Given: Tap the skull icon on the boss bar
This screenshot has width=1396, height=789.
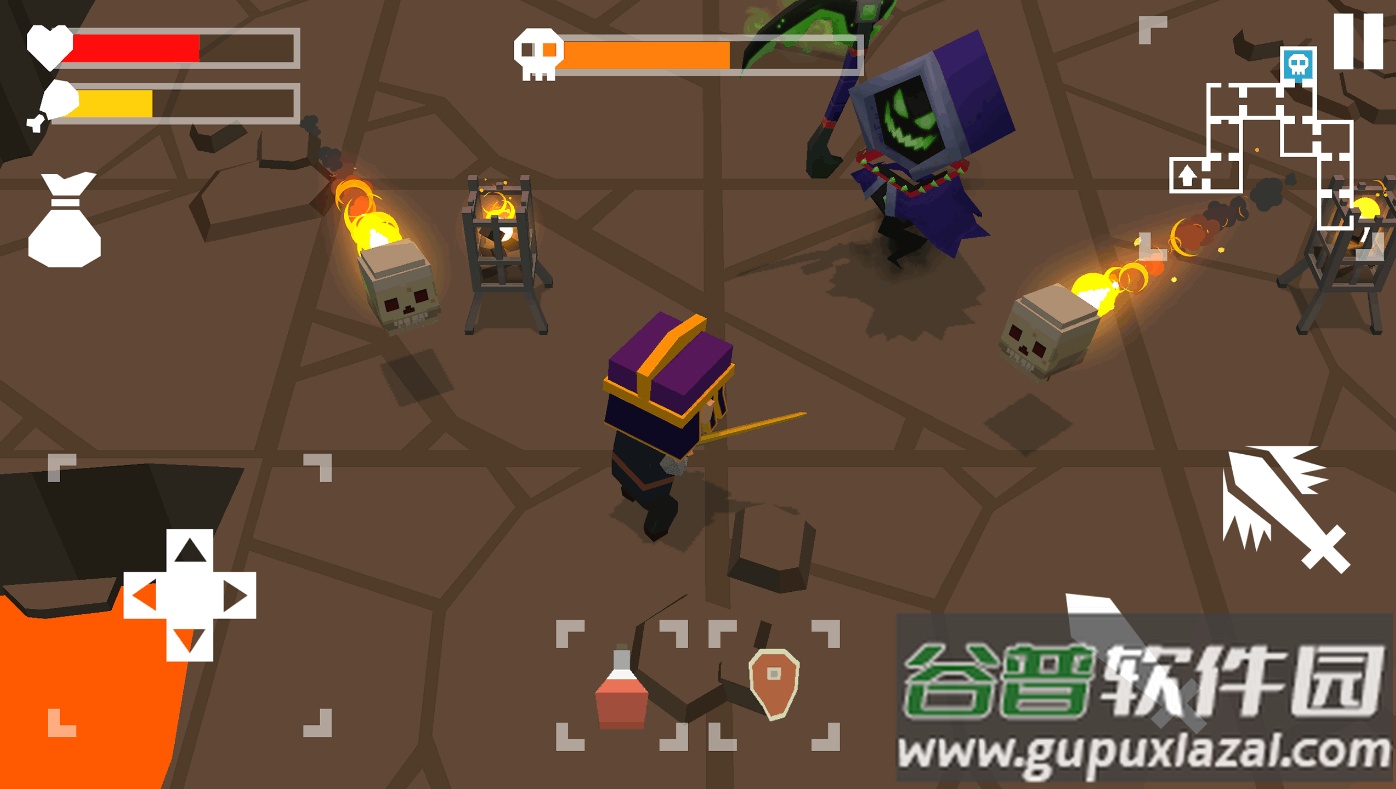Looking at the screenshot, I should [x=538, y=52].
